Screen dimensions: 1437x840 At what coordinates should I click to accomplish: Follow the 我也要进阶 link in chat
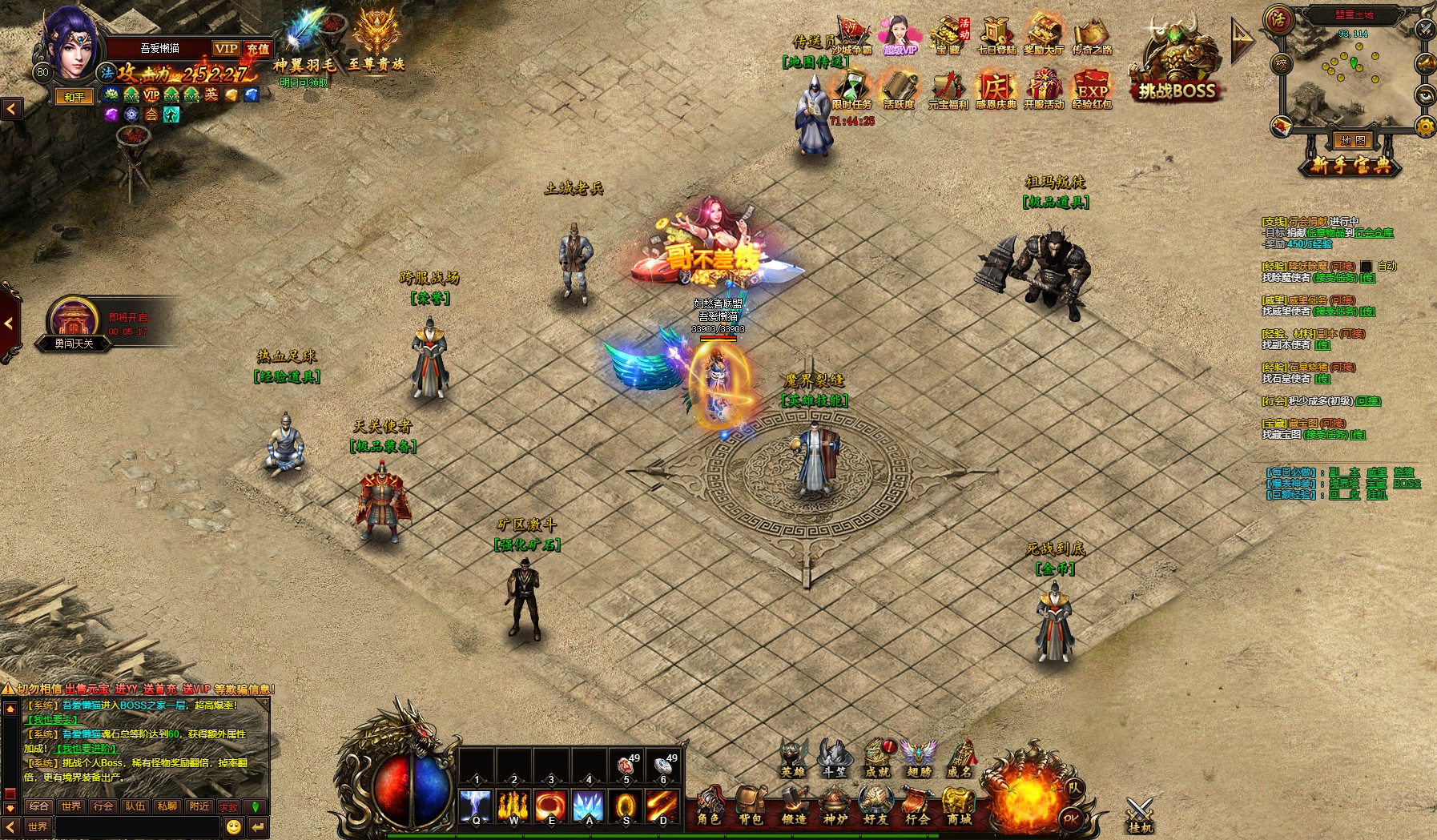pyautogui.click(x=87, y=749)
